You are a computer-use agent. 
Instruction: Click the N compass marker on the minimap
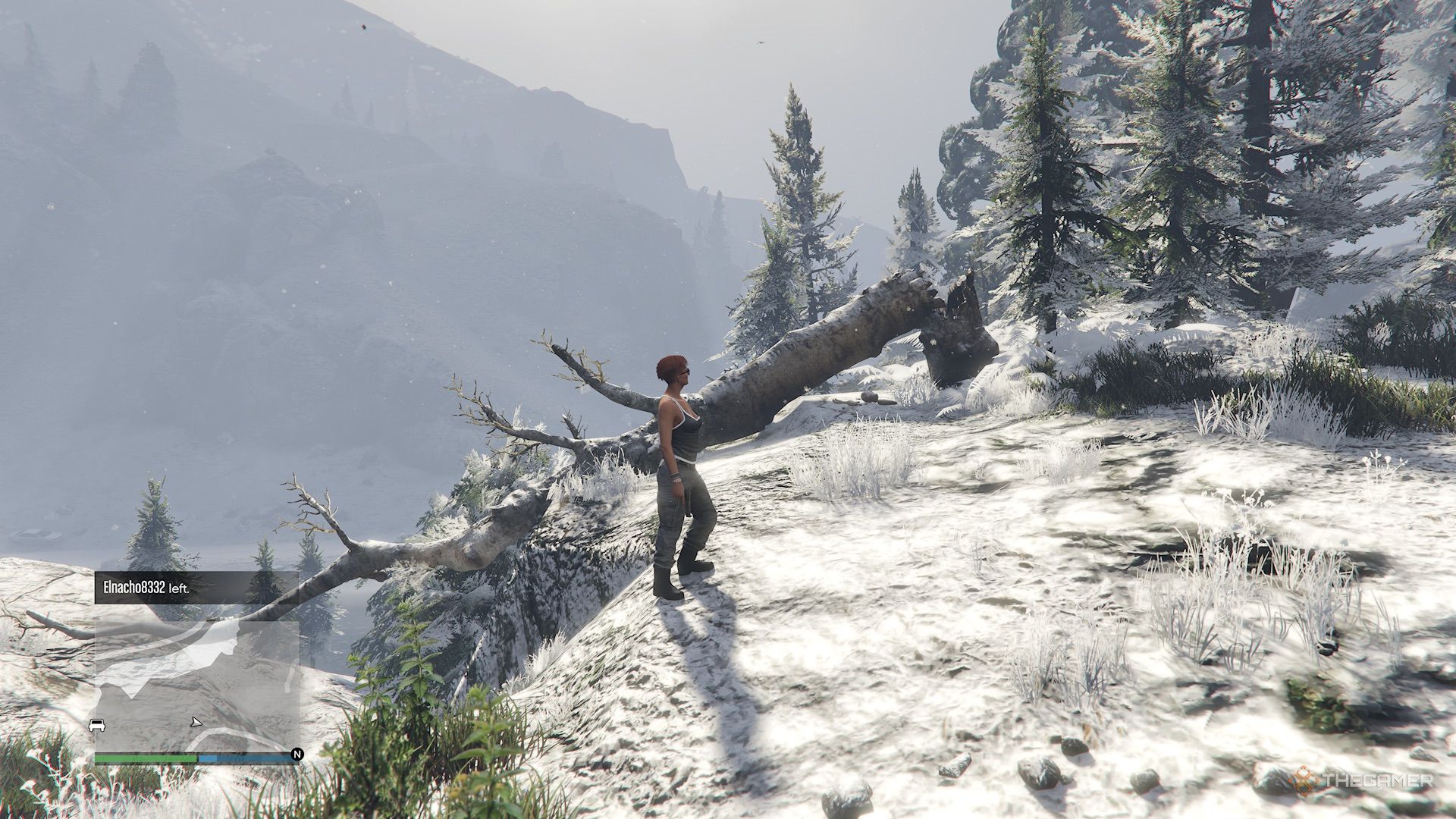point(297,754)
